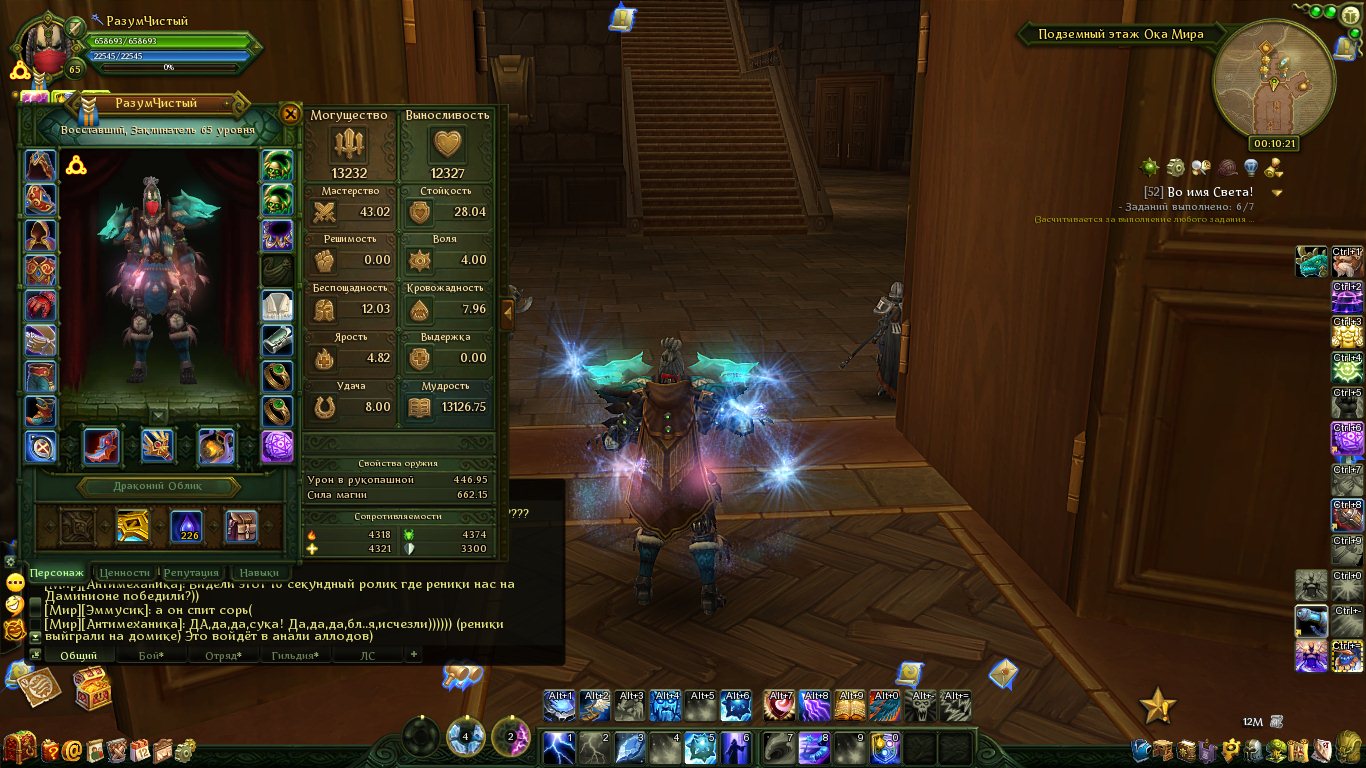1366x768 pixels.
Task: Click the Драконий Облик button
Action: pos(160,487)
